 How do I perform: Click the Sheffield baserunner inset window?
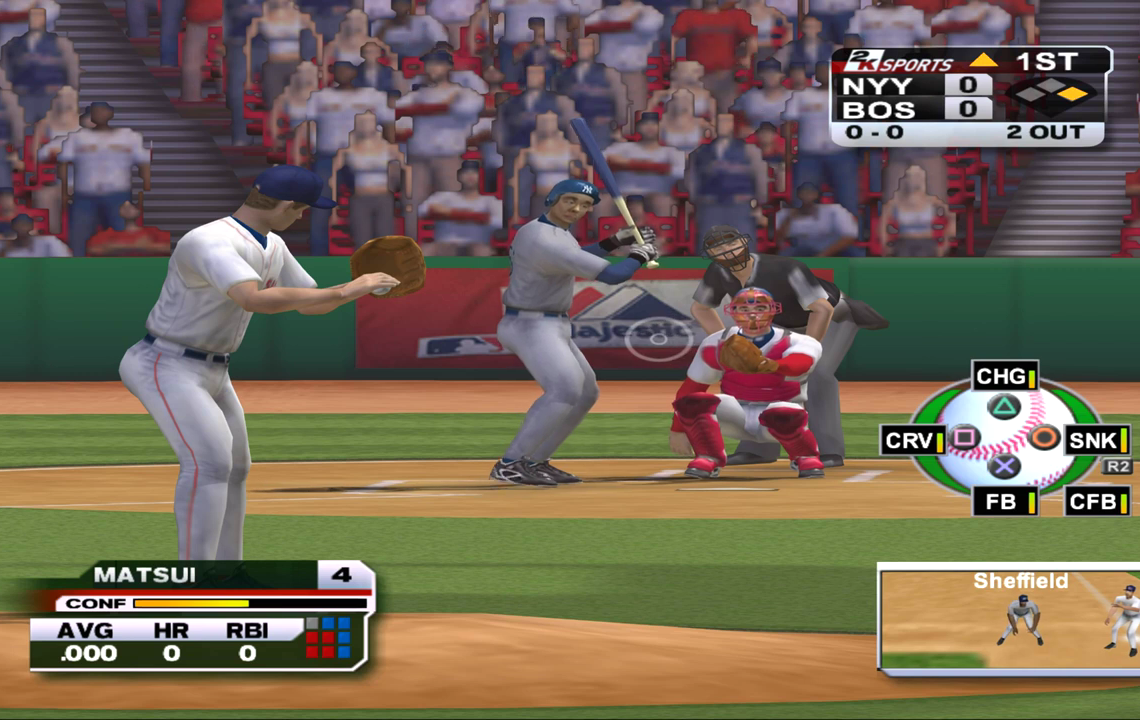tap(1008, 618)
